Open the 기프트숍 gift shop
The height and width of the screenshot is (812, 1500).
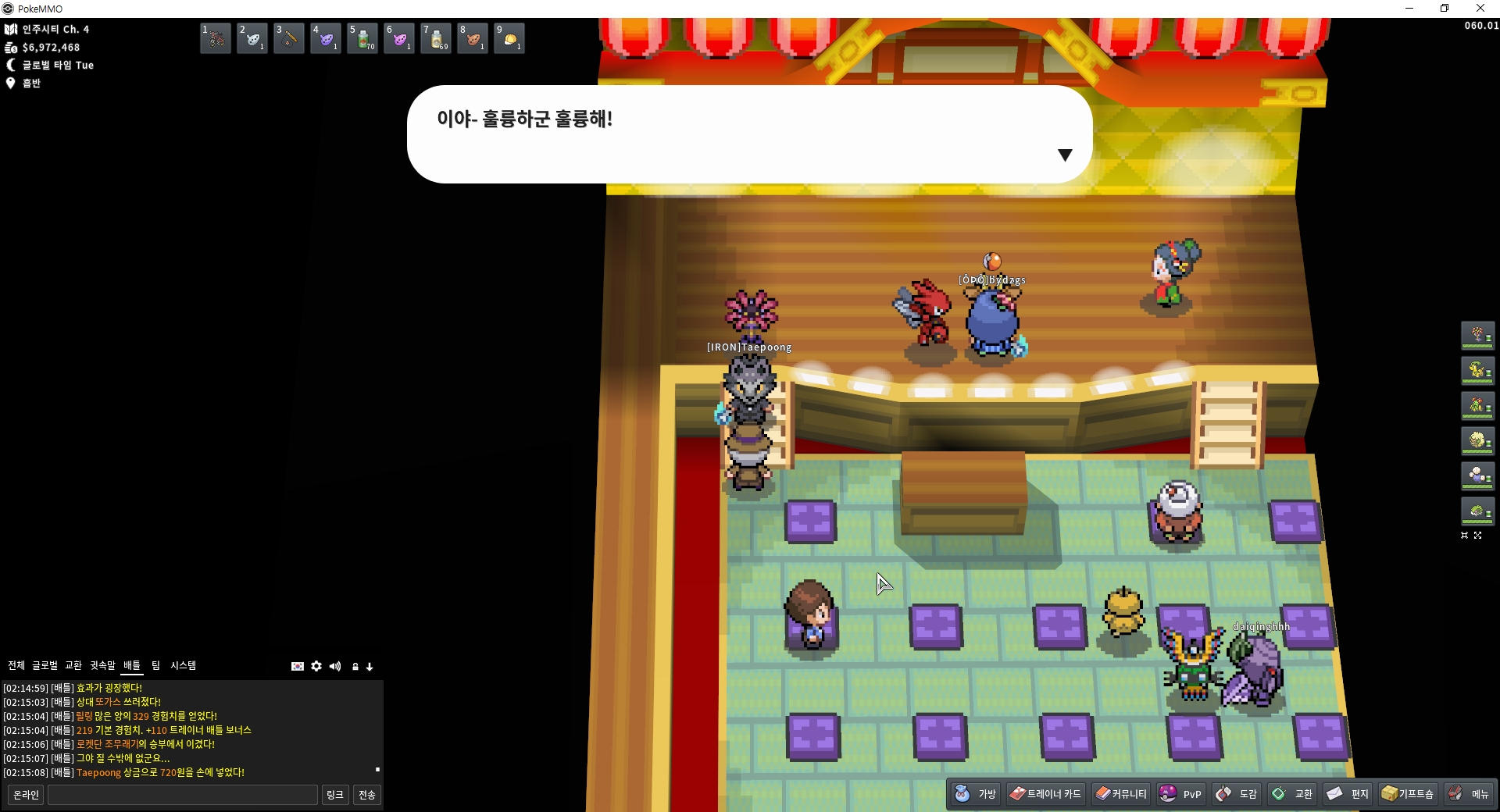pyautogui.click(x=1408, y=793)
